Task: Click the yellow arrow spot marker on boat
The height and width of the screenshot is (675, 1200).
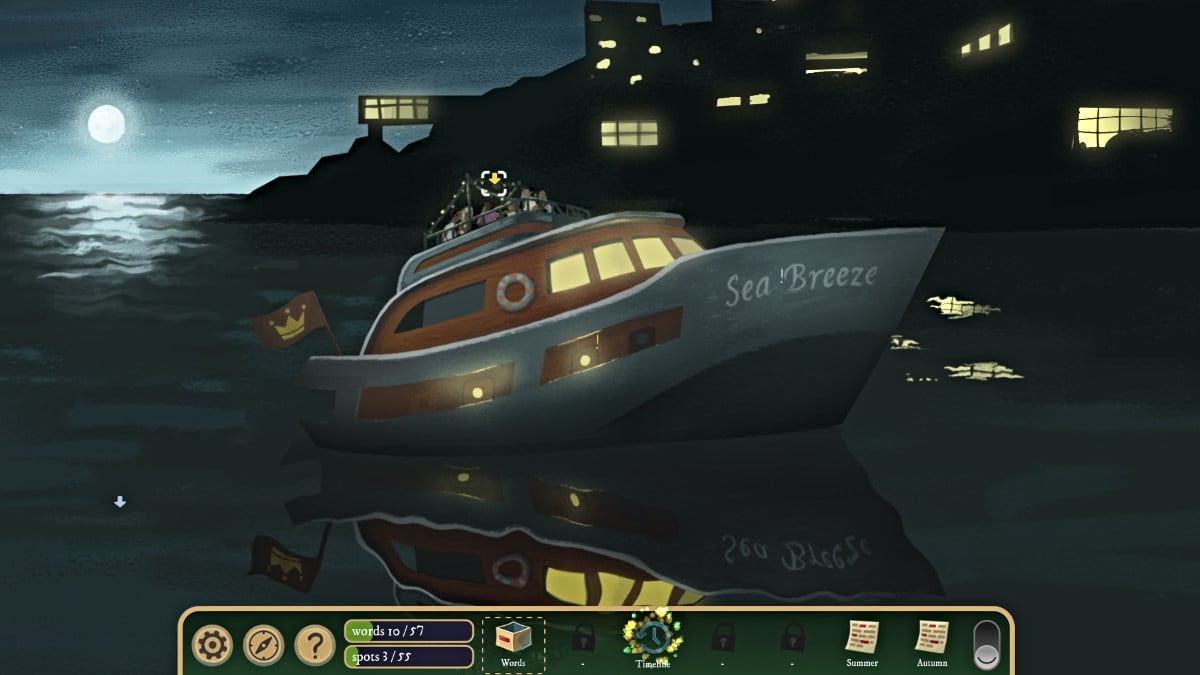Action: (493, 181)
